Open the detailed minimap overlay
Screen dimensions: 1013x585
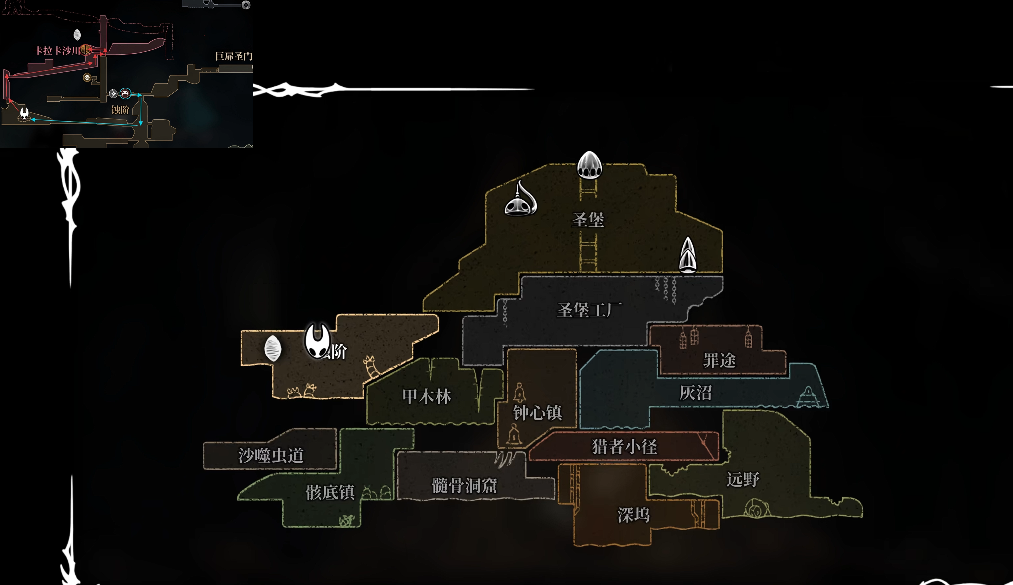pyautogui.click(x=126, y=74)
